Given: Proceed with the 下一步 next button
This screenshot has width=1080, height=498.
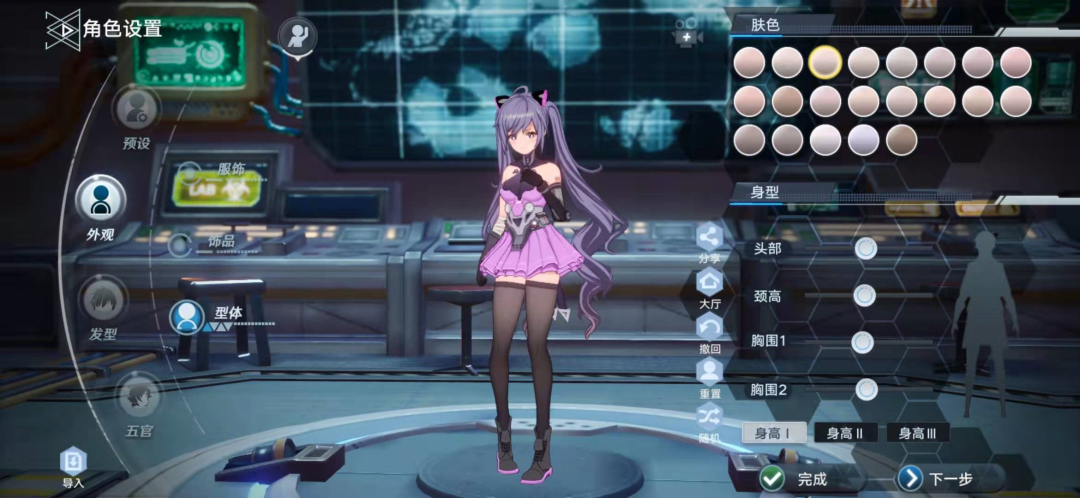Looking at the screenshot, I should tap(936, 479).
